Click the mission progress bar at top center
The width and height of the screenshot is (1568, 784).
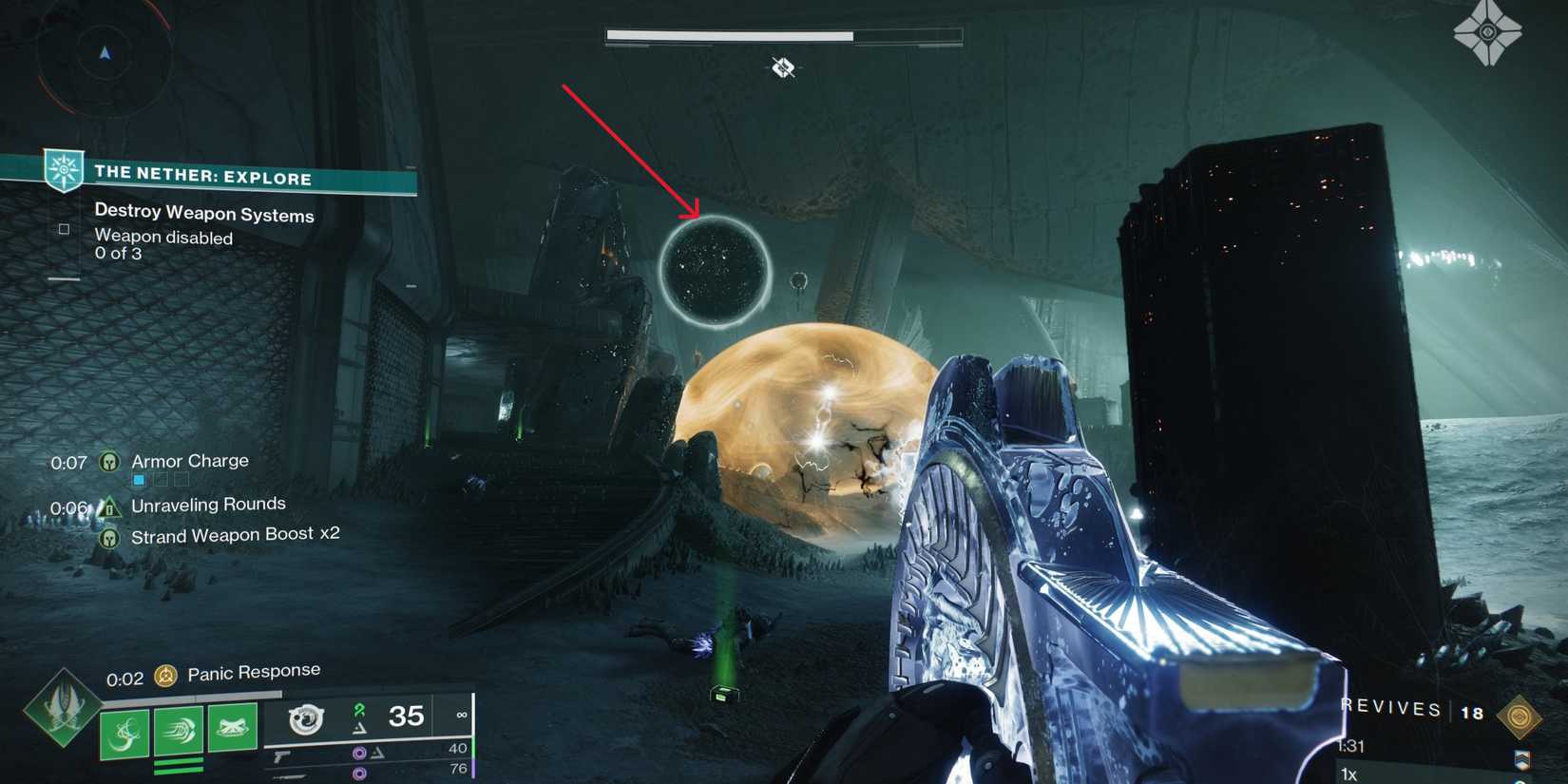coord(781,34)
